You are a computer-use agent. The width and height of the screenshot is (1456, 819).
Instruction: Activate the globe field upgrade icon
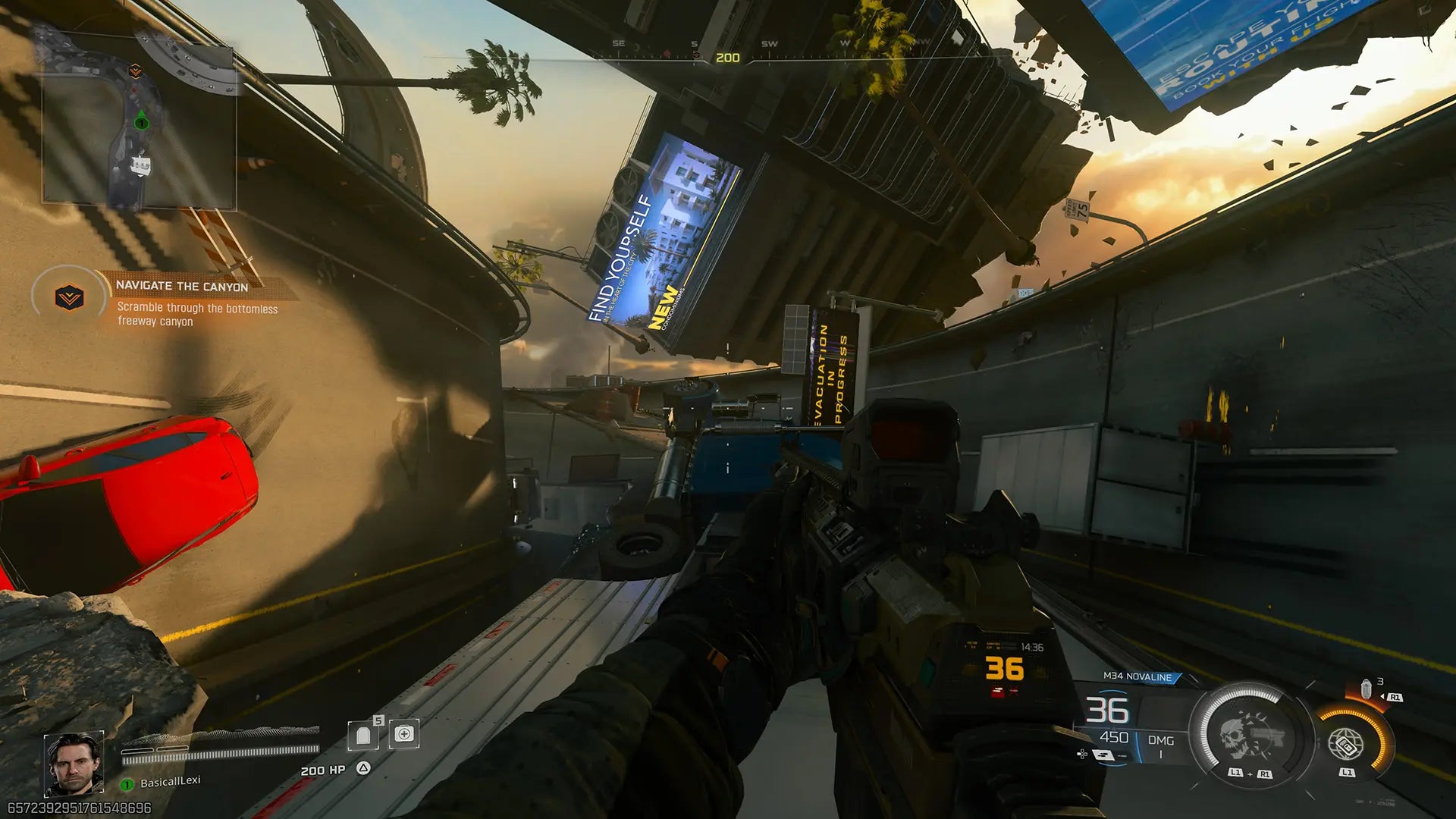[x=1347, y=745]
